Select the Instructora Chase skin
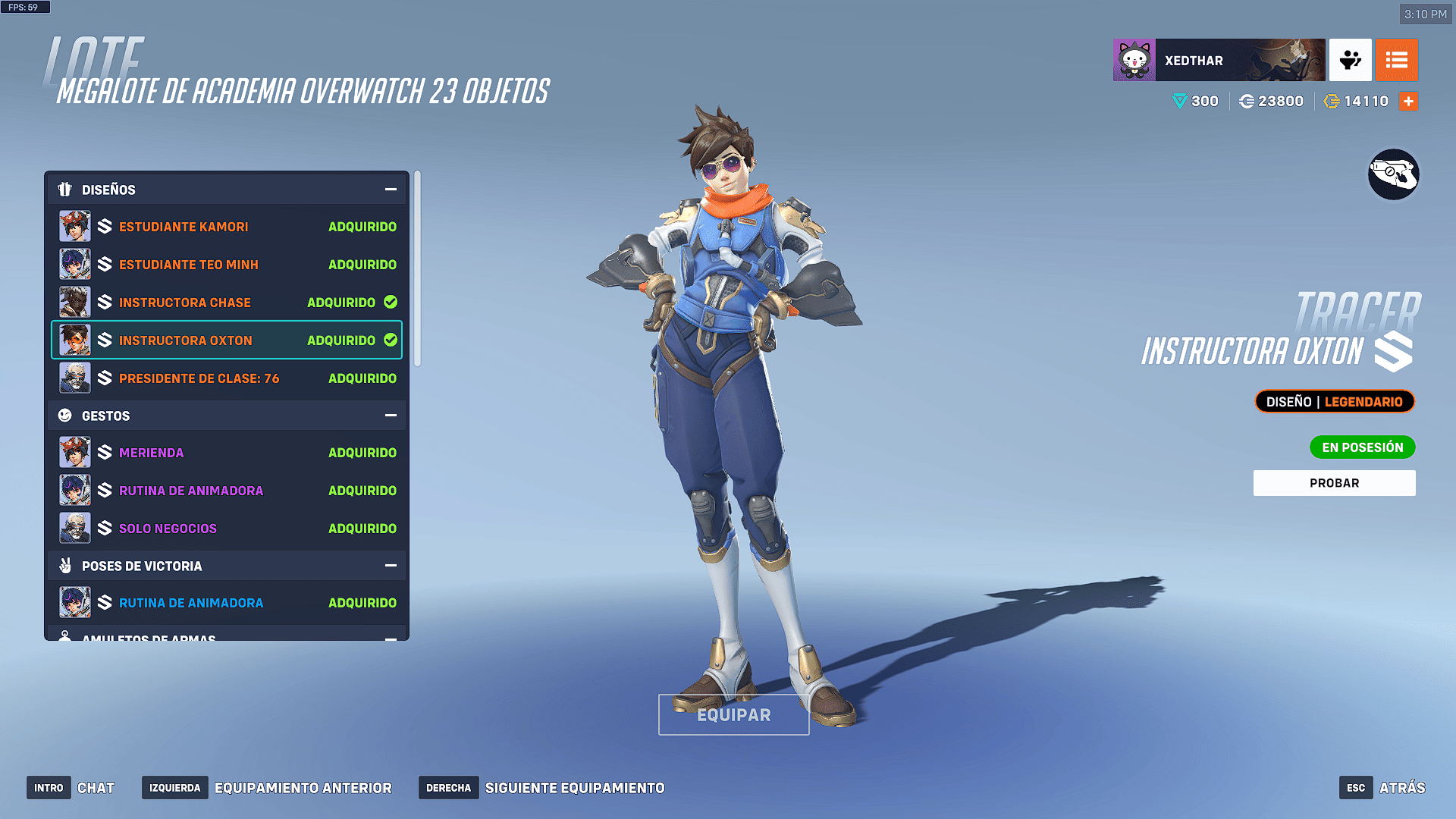 coord(227,303)
